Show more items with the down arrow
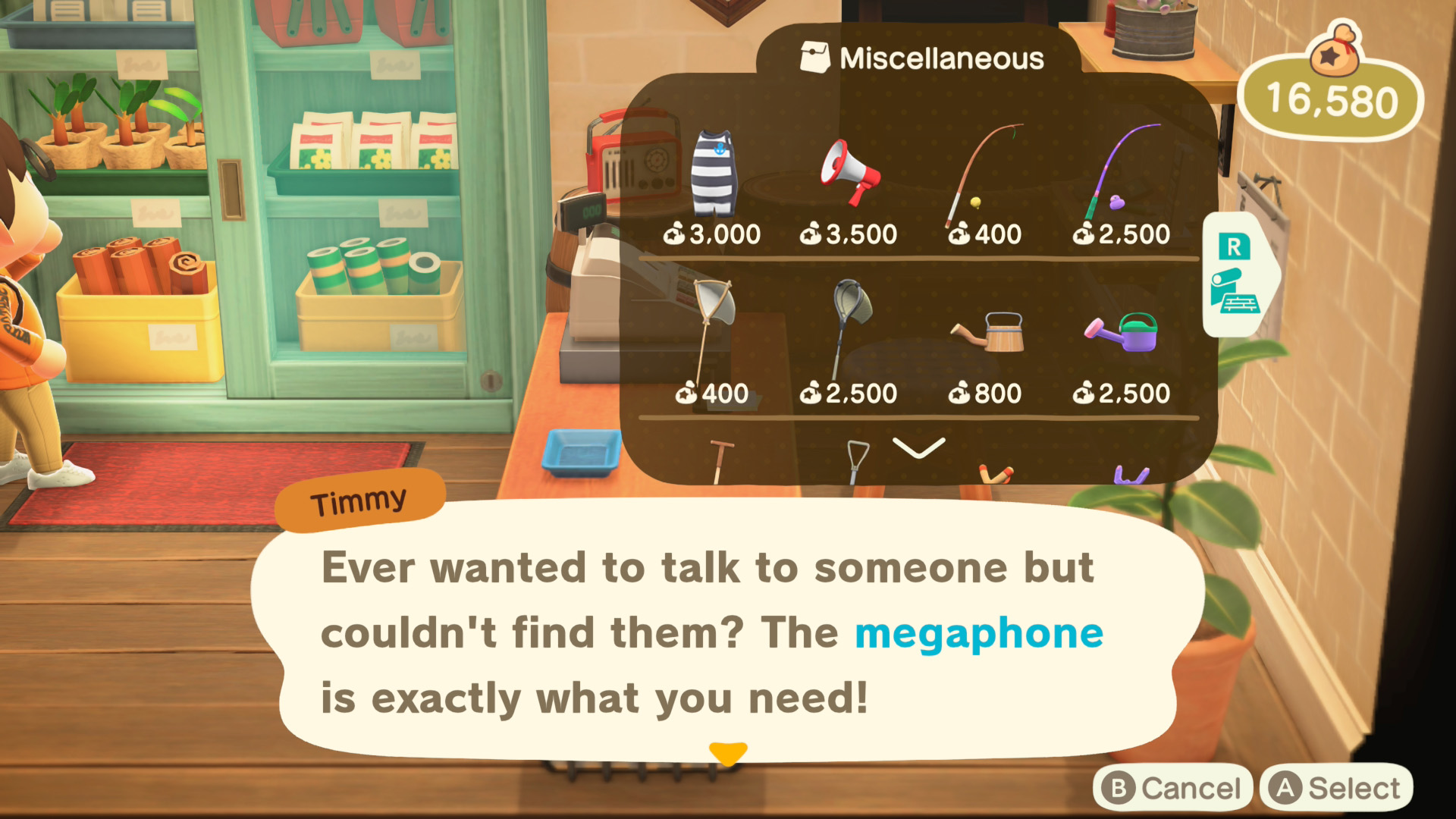Screen dimensions: 1456x819 coord(918,447)
